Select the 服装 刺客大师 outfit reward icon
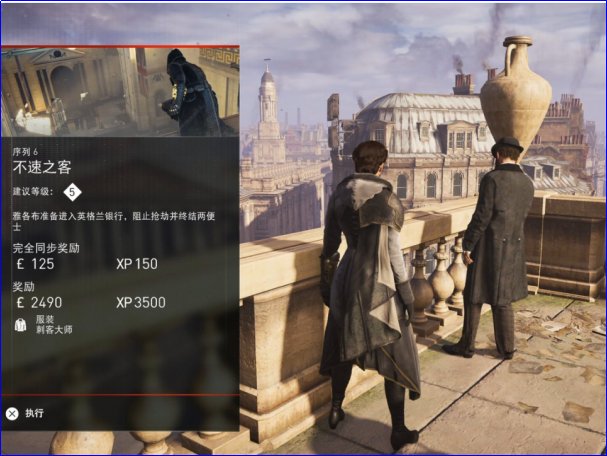This screenshot has height=456, width=607. [21, 324]
